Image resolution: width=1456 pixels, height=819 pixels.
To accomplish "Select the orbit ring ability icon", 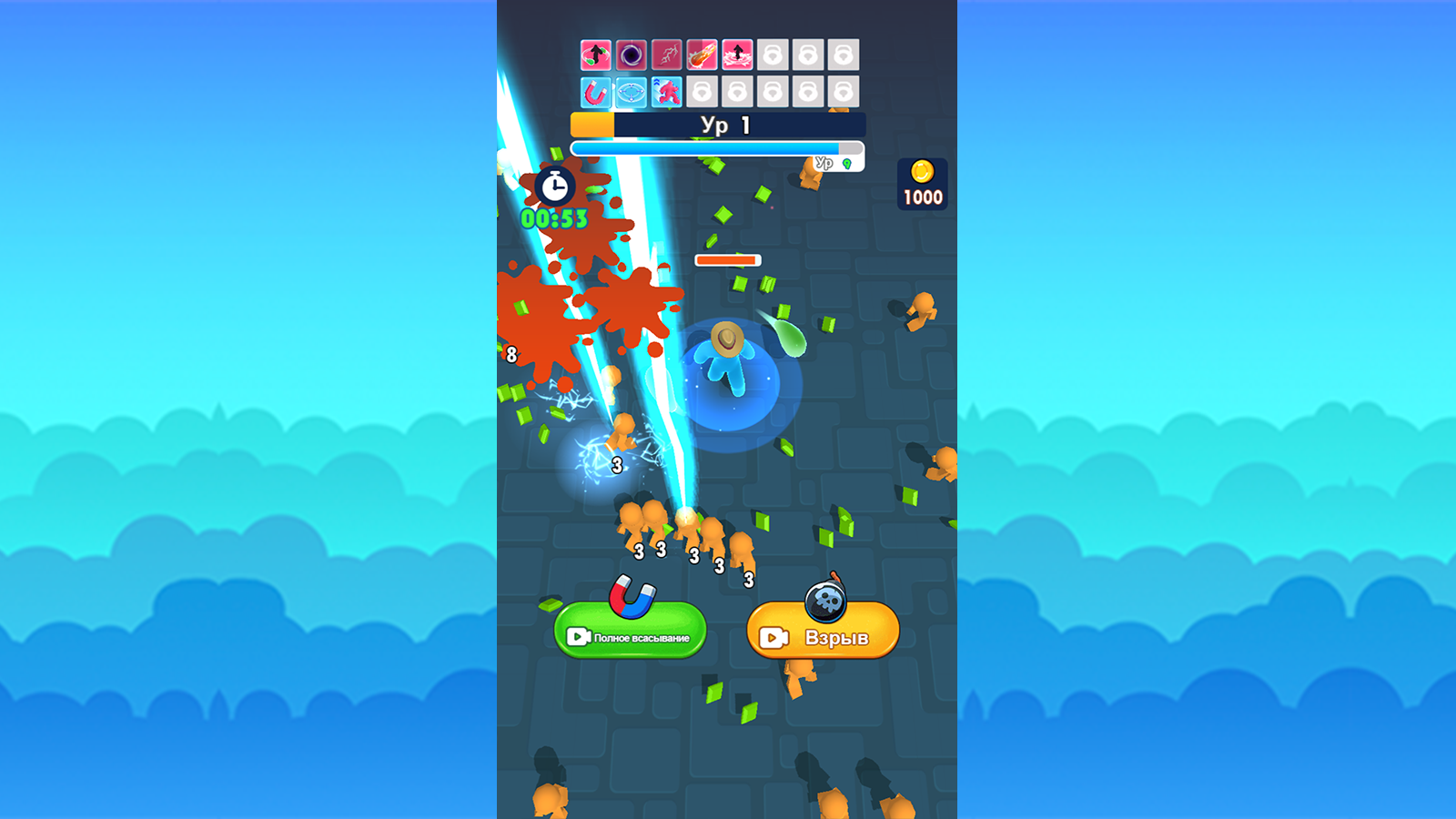I will pyautogui.click(x=632, y=91).
